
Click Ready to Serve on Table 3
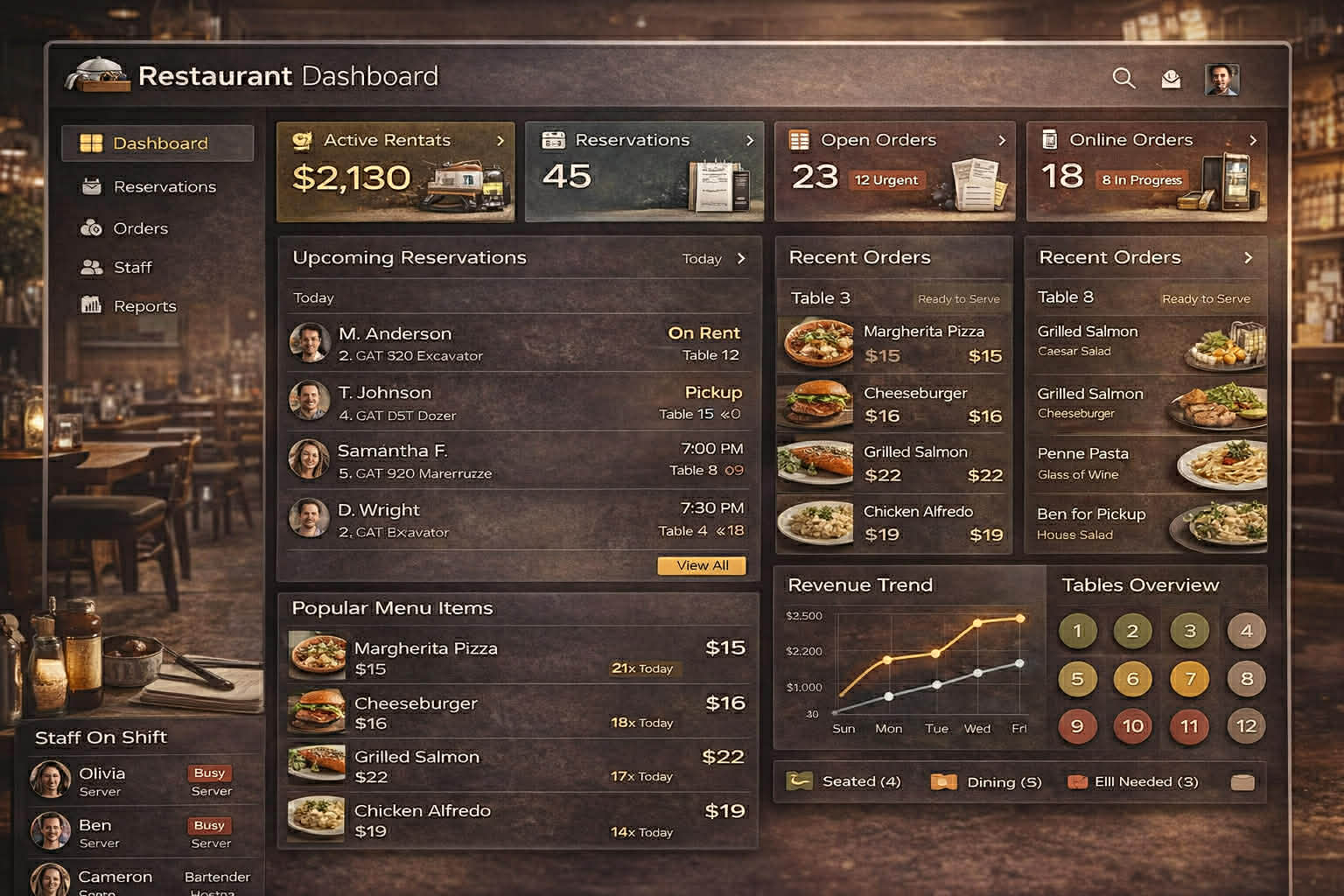(x=959, y=298)
